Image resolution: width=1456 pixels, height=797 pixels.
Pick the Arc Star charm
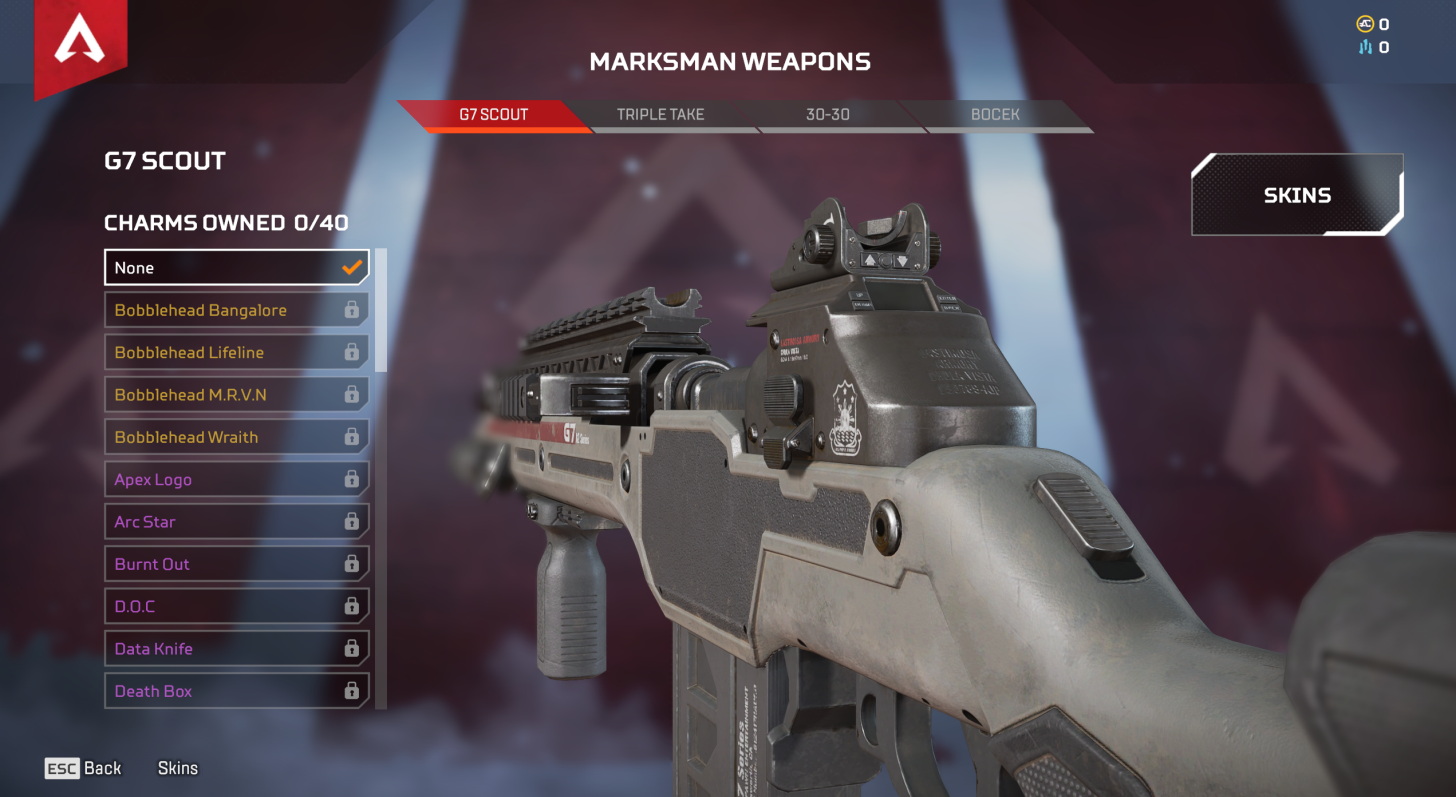coord(237,522)
